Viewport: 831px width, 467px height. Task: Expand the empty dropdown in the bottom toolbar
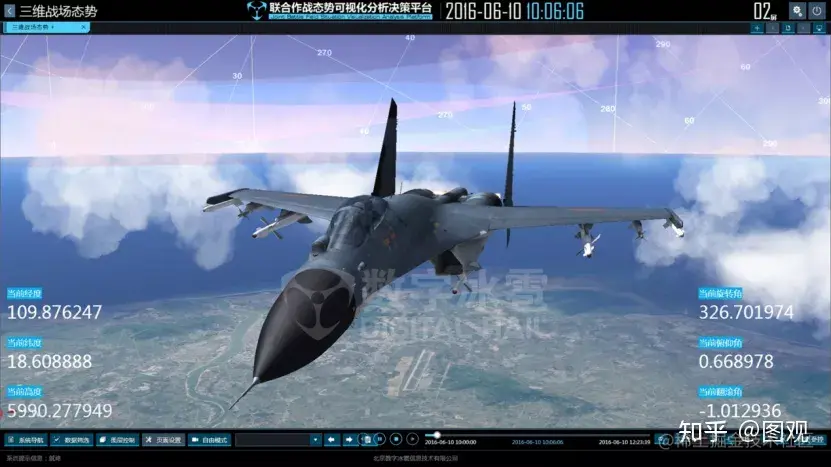pyautogui.click(x=315, y=439)
